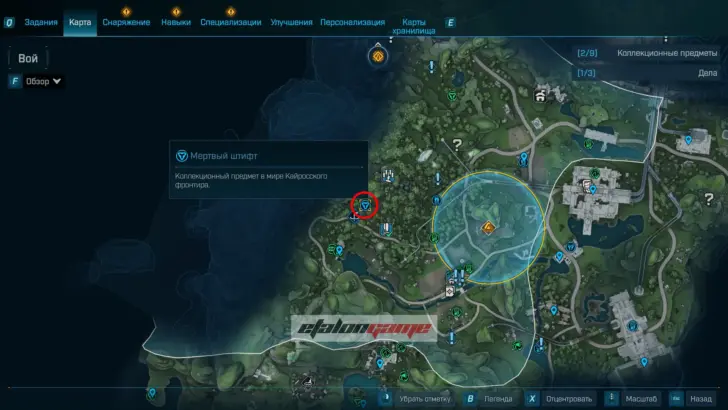This screenshot has height=410, width=728.
Task: Expand the Обзор dropdown
Action: pyautogui.click(x=43, y=81)
